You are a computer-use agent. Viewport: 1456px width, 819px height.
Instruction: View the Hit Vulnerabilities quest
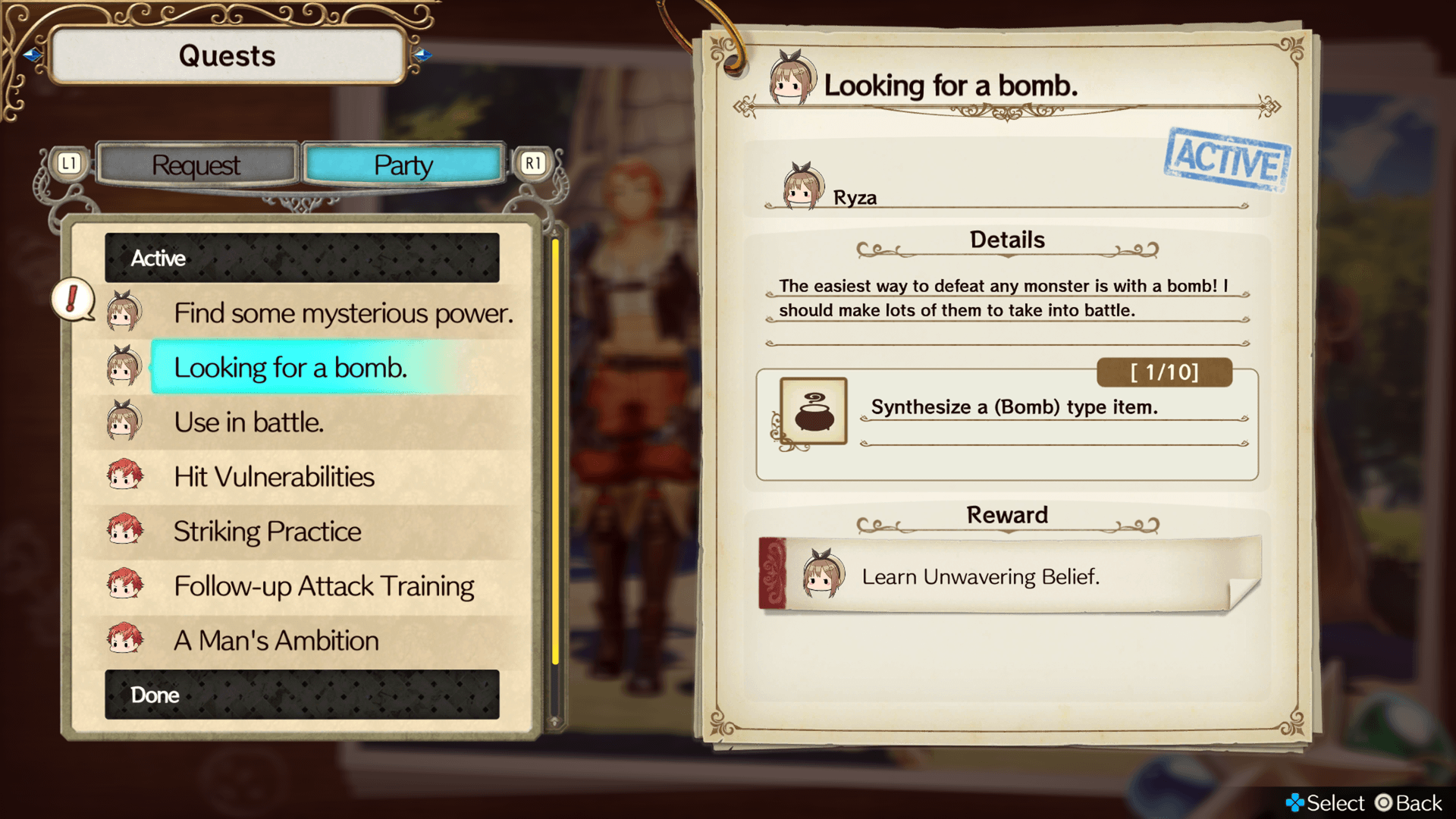coord(274,477)
